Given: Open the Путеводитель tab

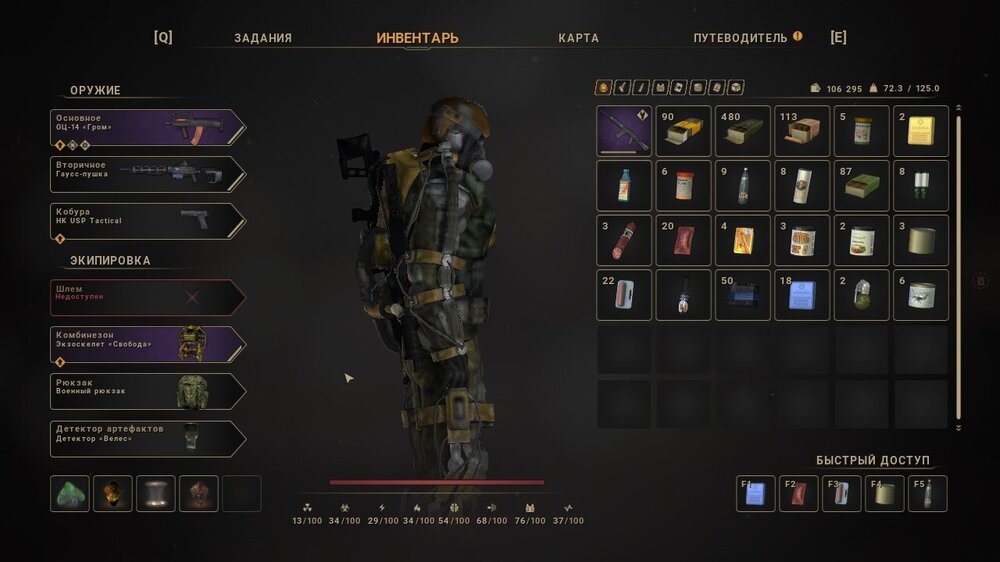Looking at the screenshot, I should (741, 38).
